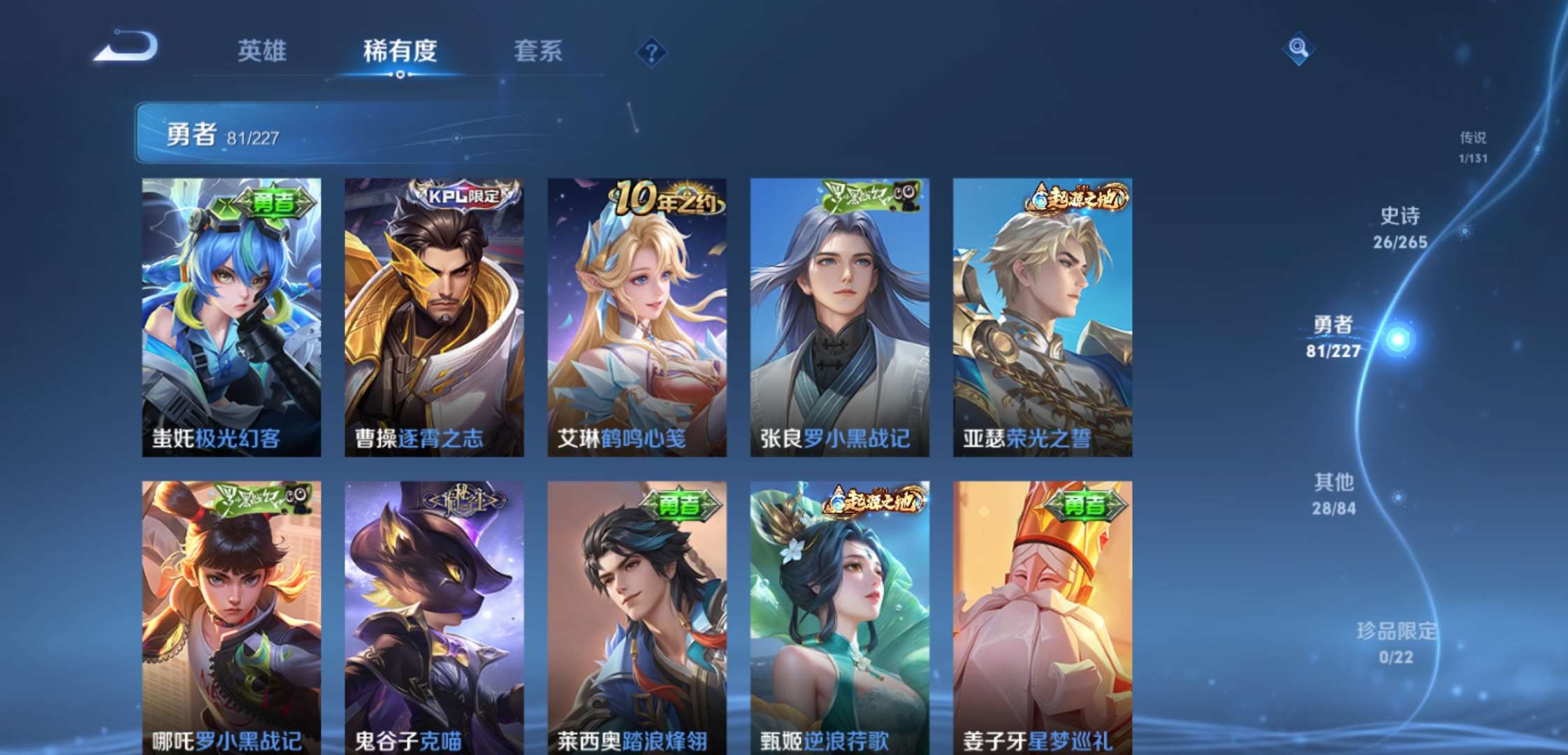The image size is (1568, 755).
Task: Show help via the question mark icon
Action: pyautogui.click(x=651, y=52)
